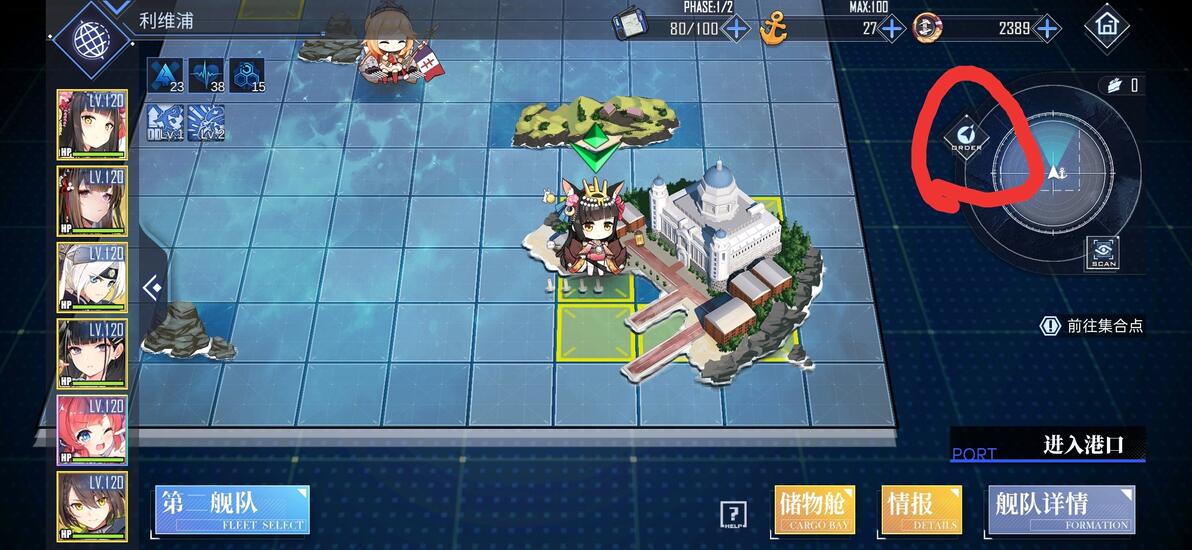Select 前往集合点 to go to rally point
The image size is (1192, 550).
(1092, 325)
